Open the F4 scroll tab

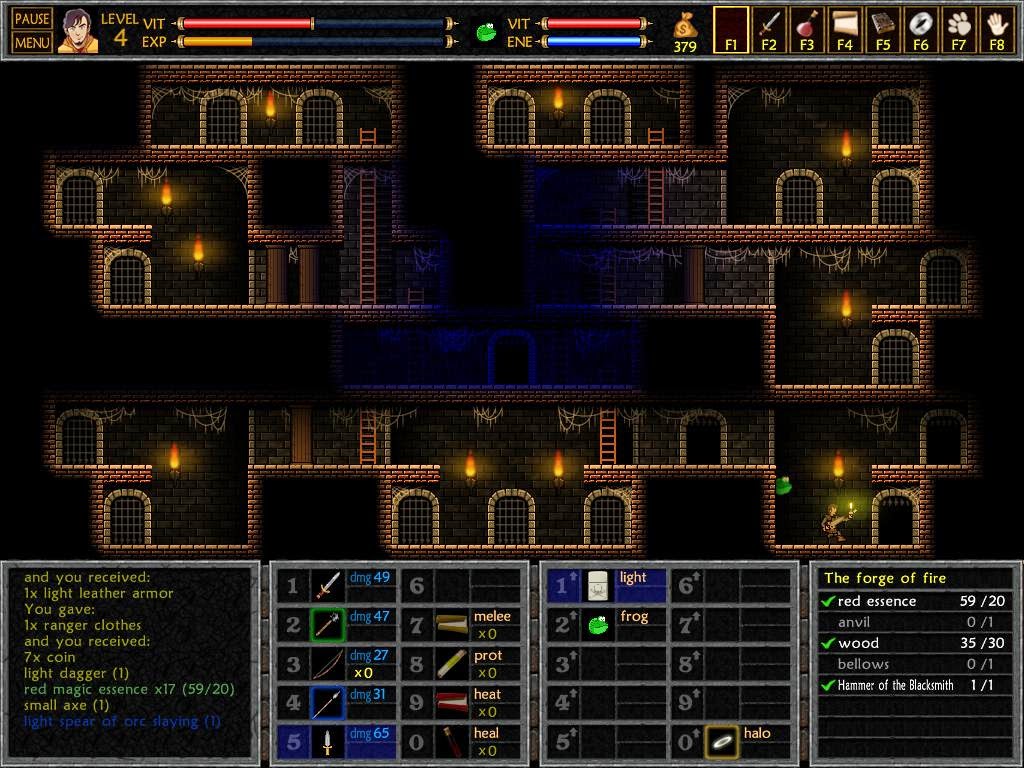[x=845, y=30]
